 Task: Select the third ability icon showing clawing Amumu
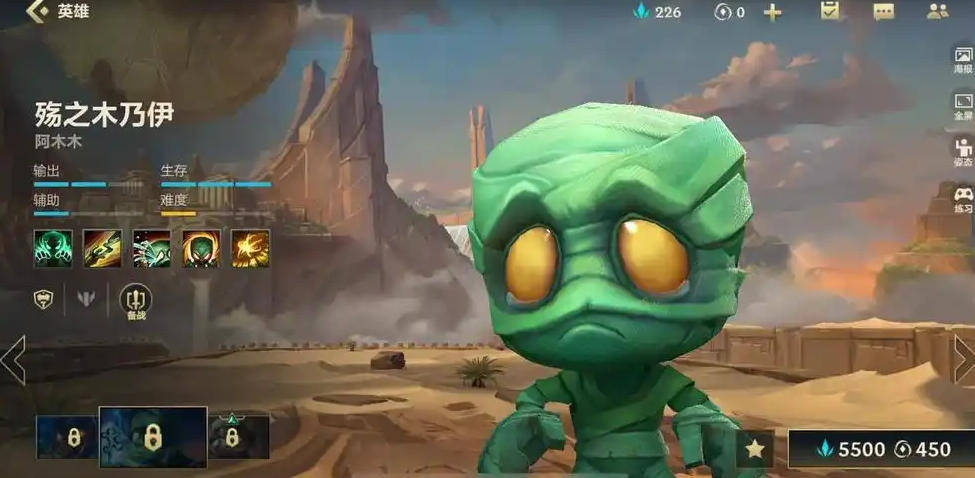(x=152, y=249)
